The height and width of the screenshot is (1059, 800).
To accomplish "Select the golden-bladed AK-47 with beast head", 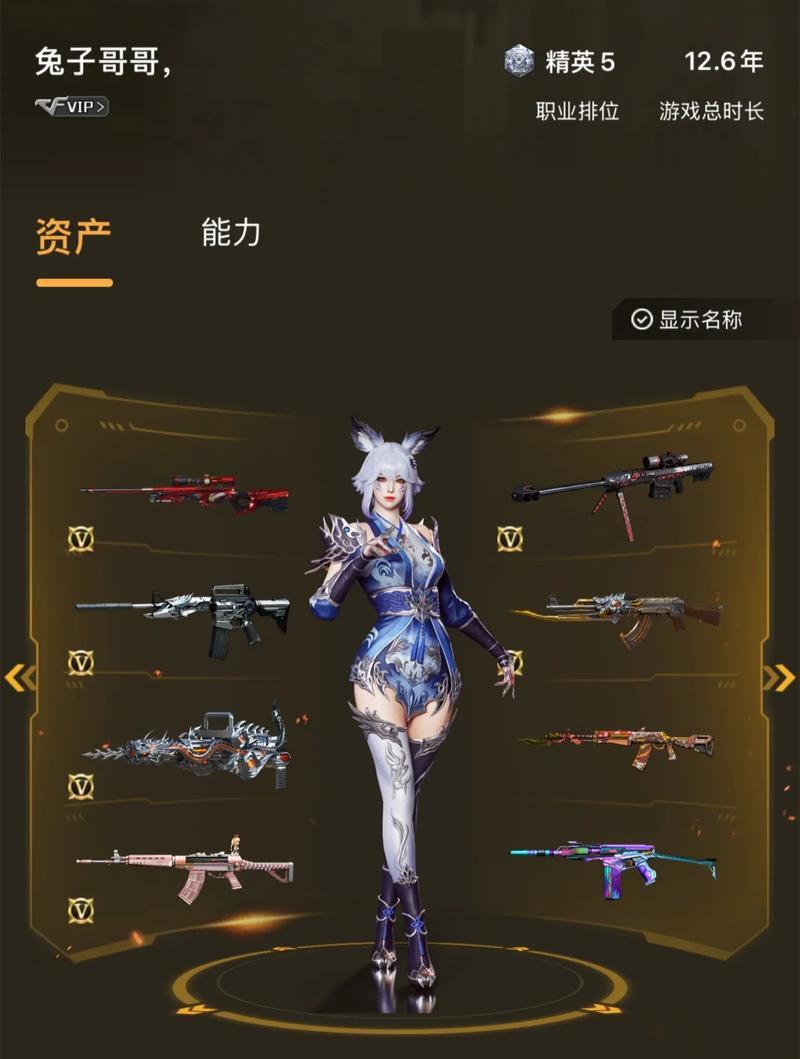I will [x=617, y=613].
